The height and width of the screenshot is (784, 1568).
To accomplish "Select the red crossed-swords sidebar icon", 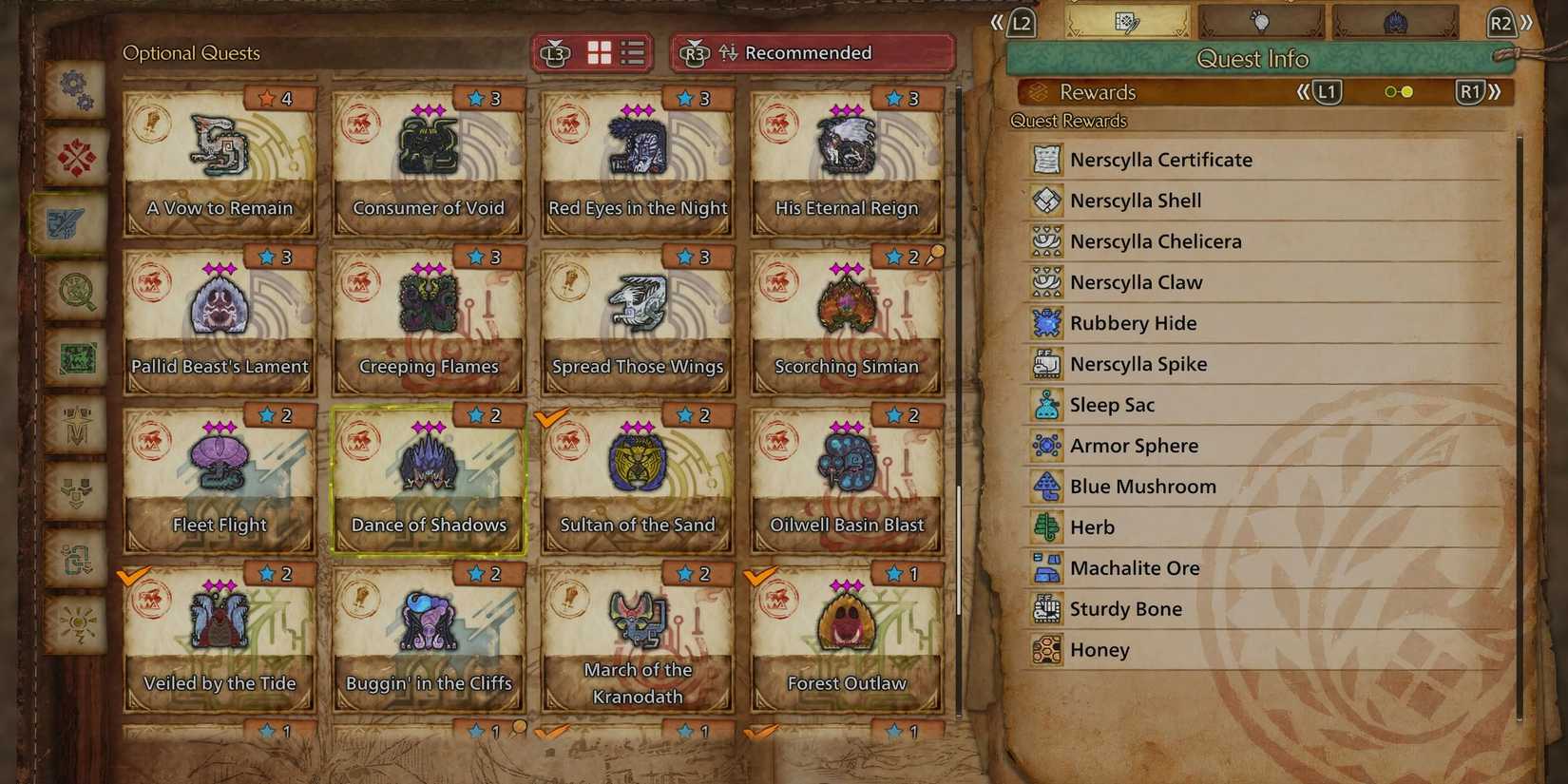I will pyautogui.click(x=76, y=154).
